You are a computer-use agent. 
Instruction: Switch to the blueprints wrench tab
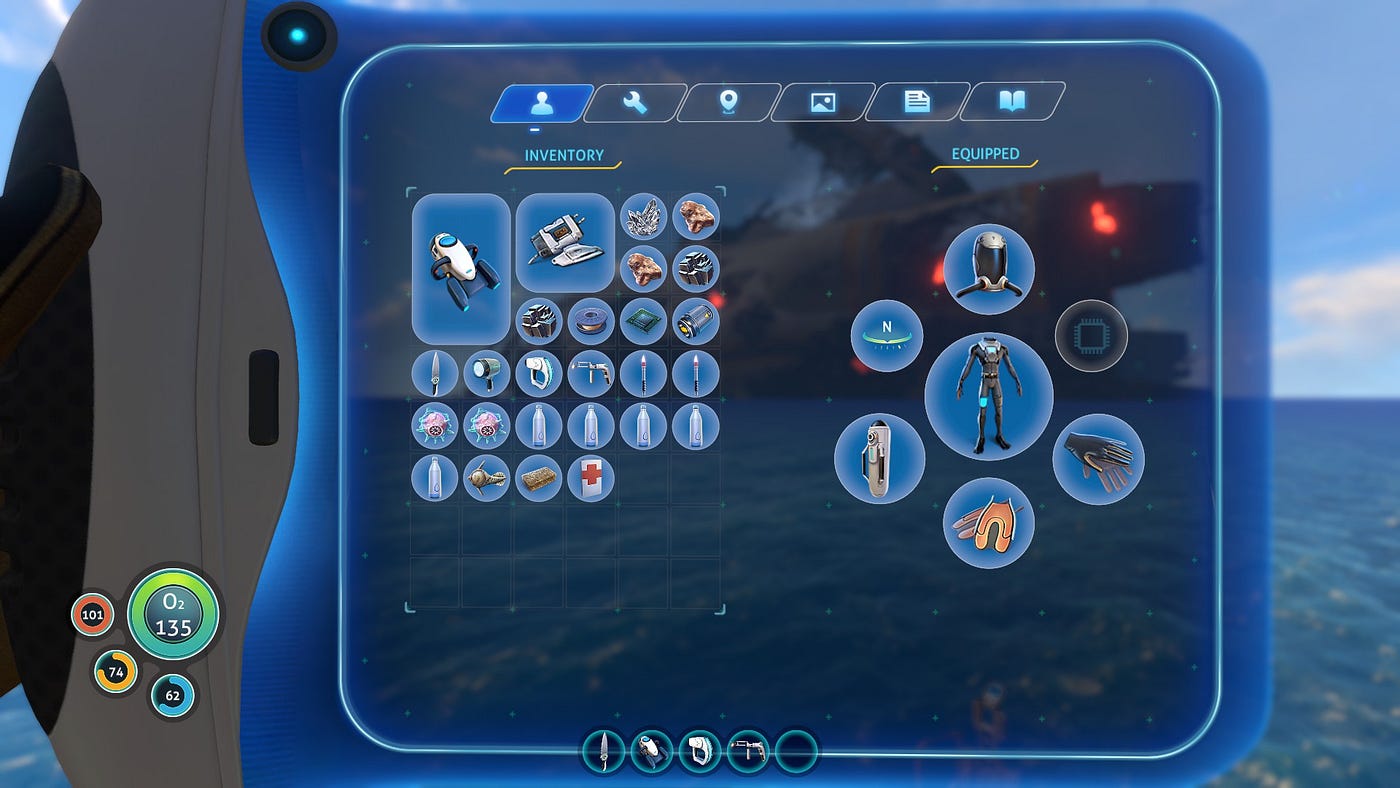[634, 99]
